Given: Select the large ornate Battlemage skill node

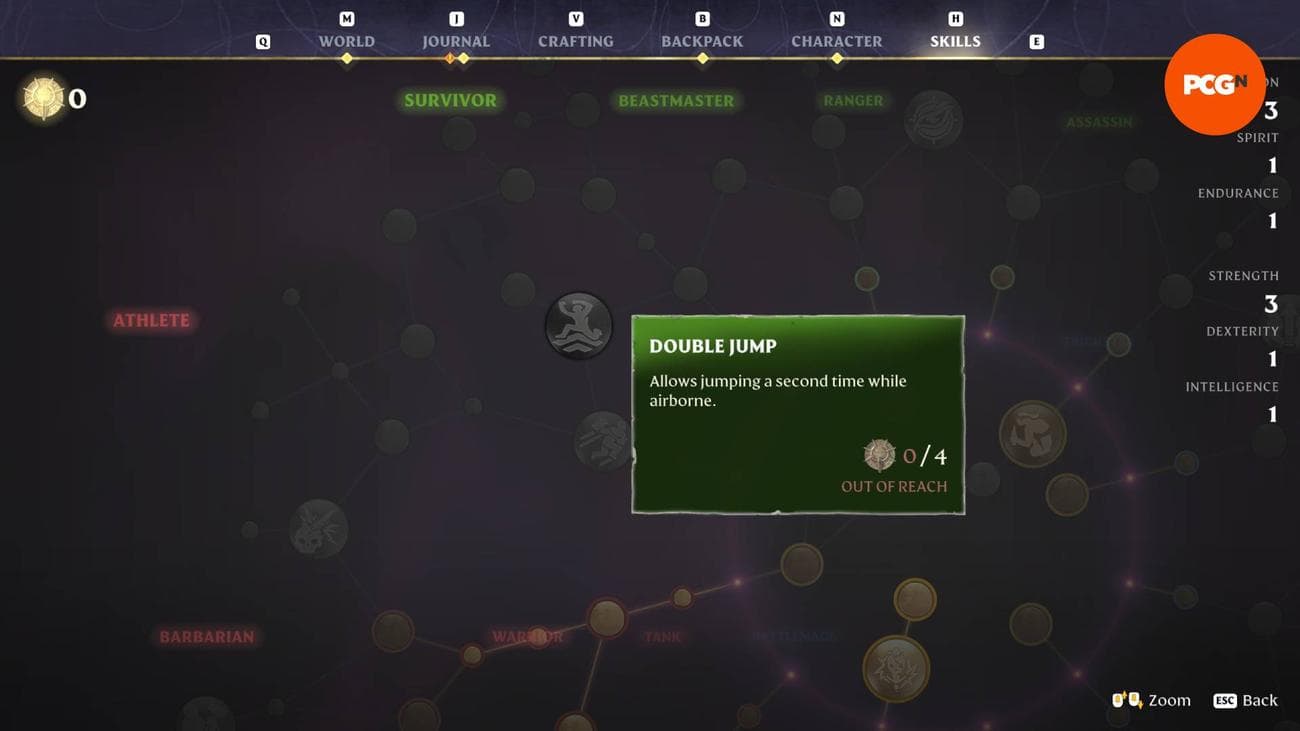Looking at the screenshot, I should click(x=896, y=667).
